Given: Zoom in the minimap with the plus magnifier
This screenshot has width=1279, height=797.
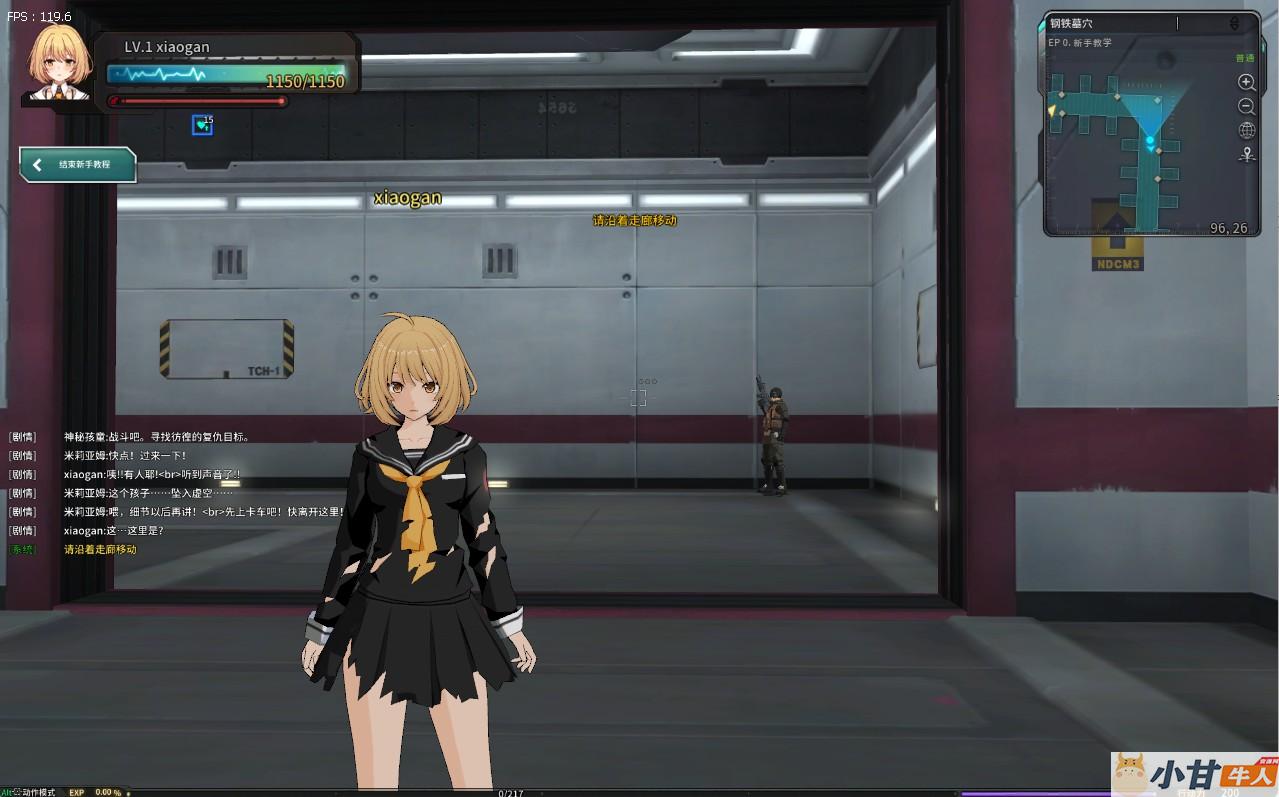Looking at the screenshot, I should coord(1246,82).
